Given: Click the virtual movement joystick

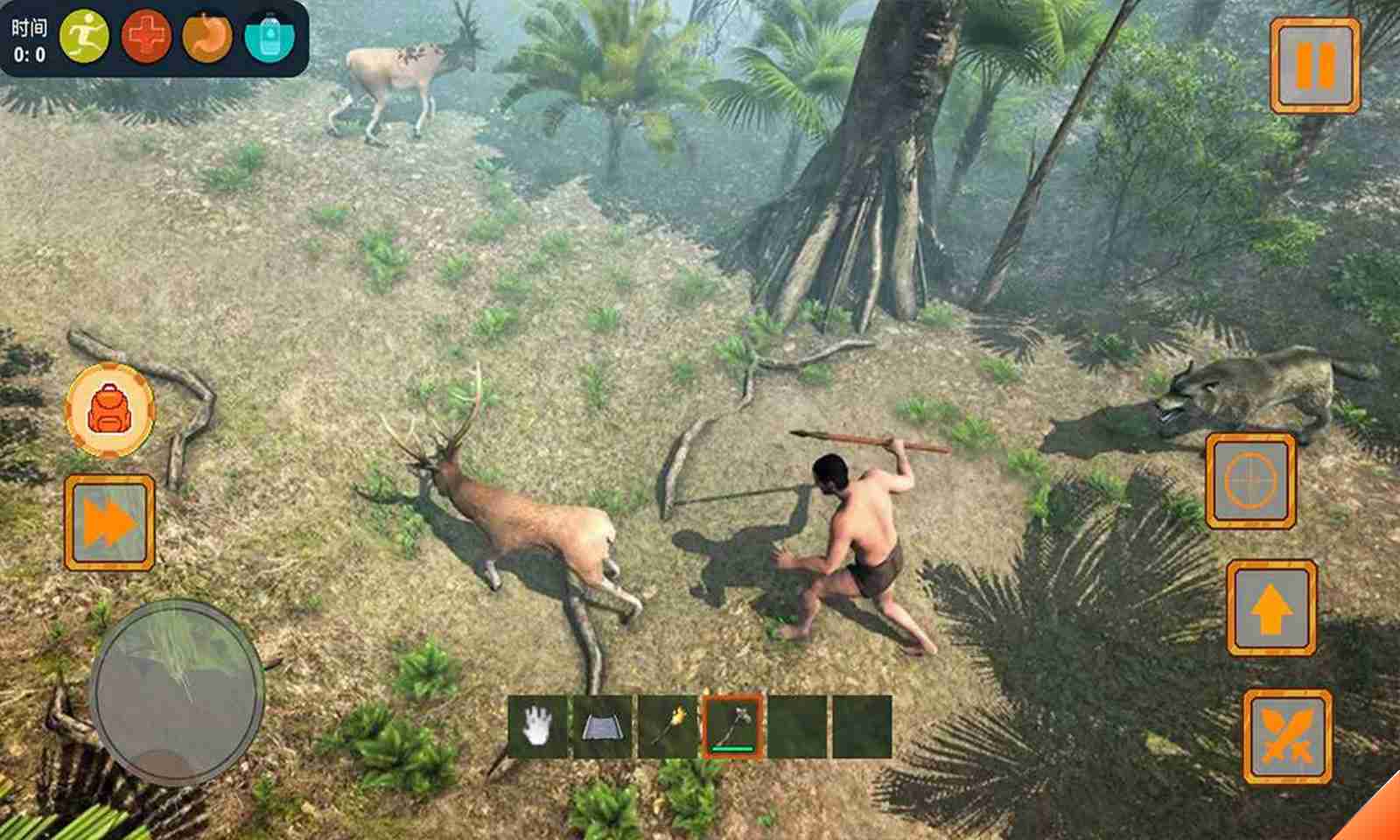Looking at the screenshot, I should (177, 691).
